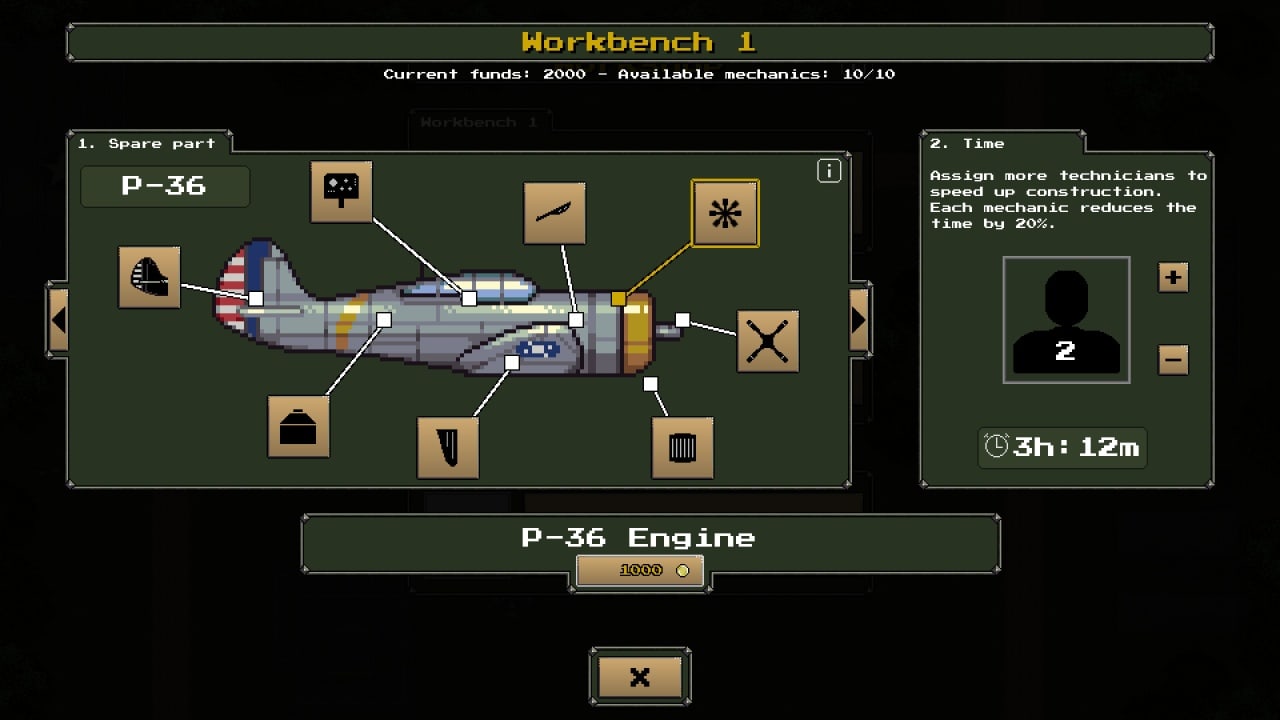Image resolution: width=1280 pixels, height=720 pixels.
Task: Switch to the next aircraft
Action: point(859,320)
